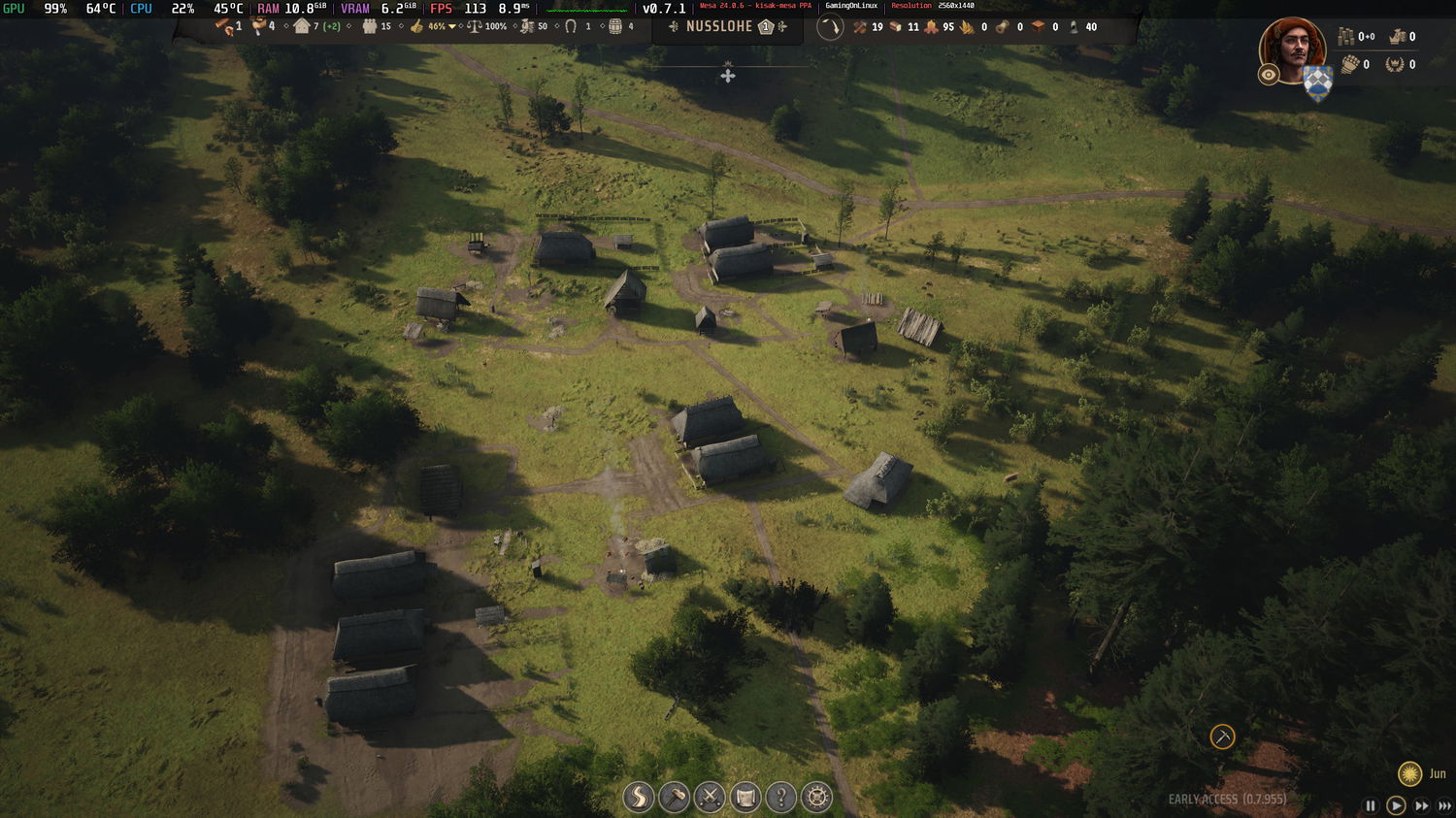The height and width of the screenshot is (818, 1456).
Task: Click the approval thumbs-up indicator
Action: point(417,26)
